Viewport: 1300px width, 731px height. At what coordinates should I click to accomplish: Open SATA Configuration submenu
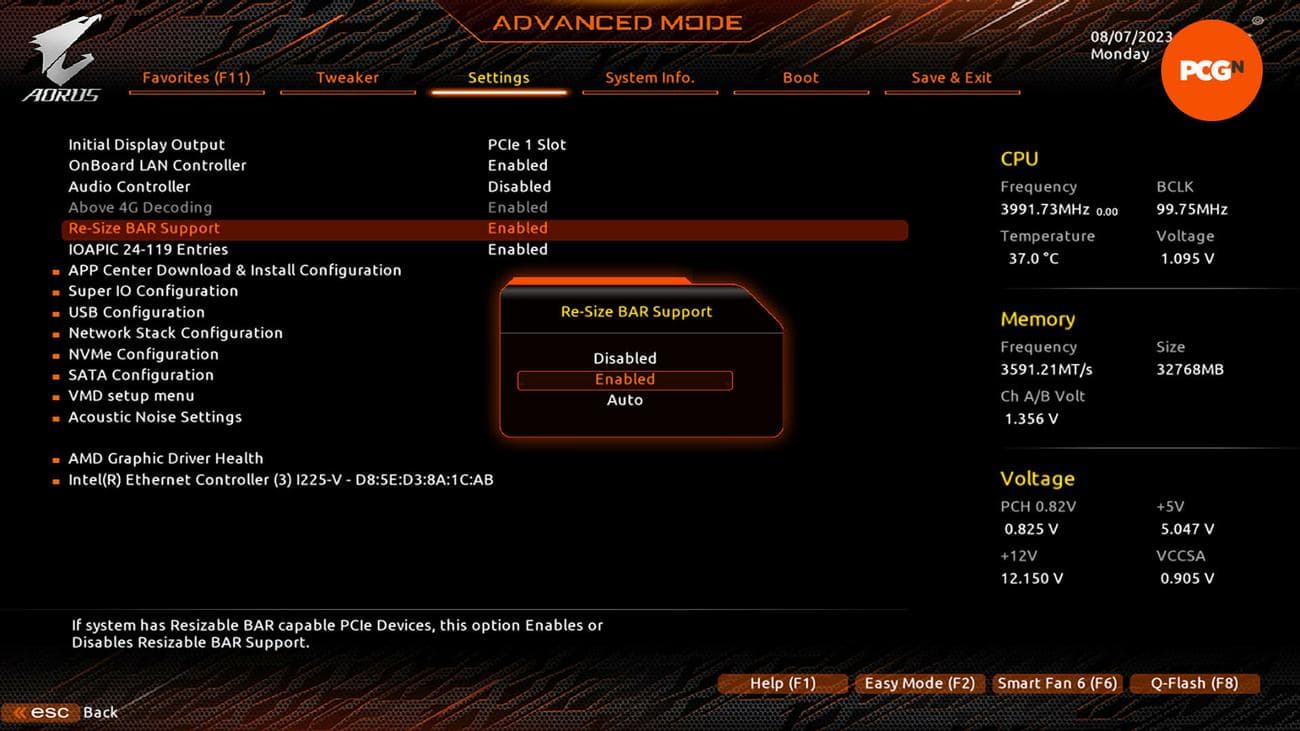(141, 375)
